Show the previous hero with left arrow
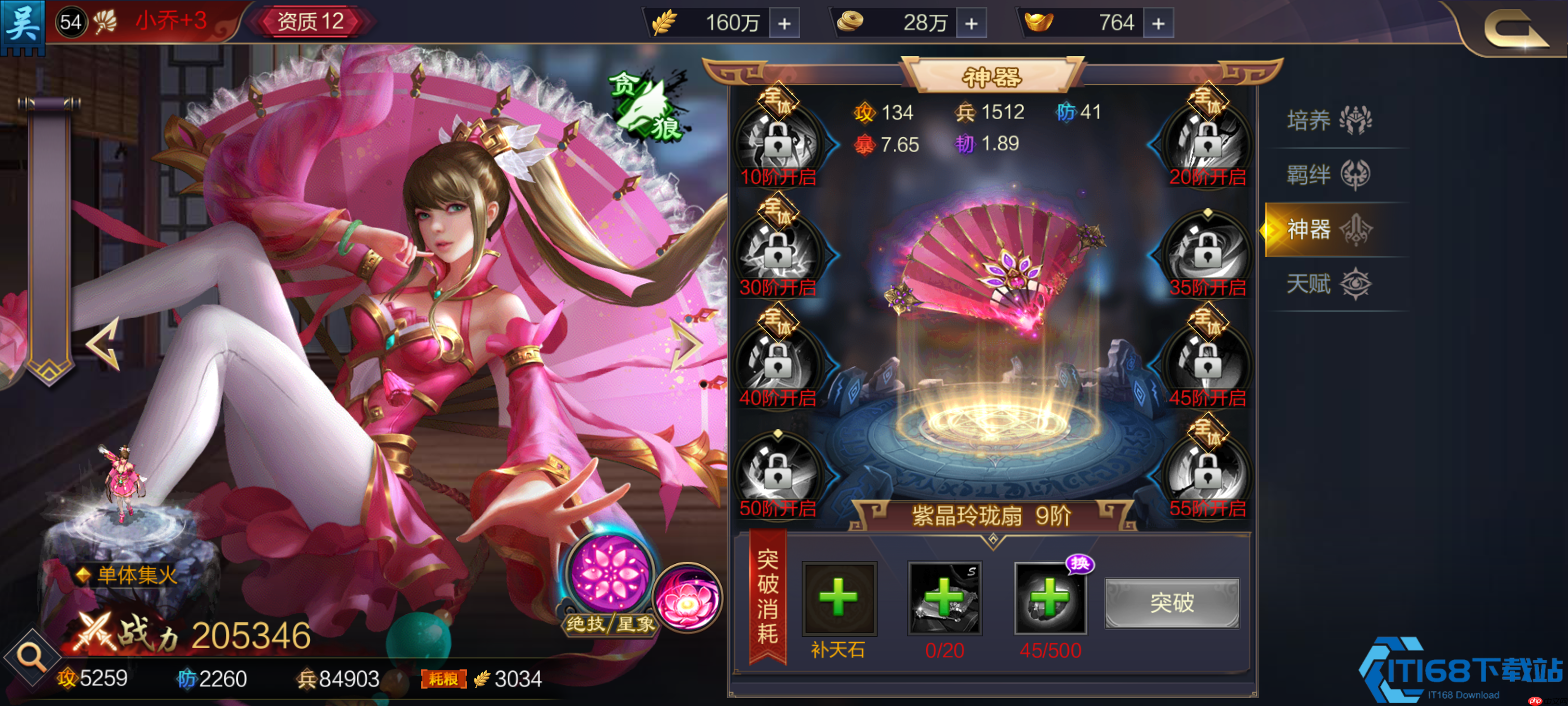This screenshot has height=706, width=1568. [103, 344]
